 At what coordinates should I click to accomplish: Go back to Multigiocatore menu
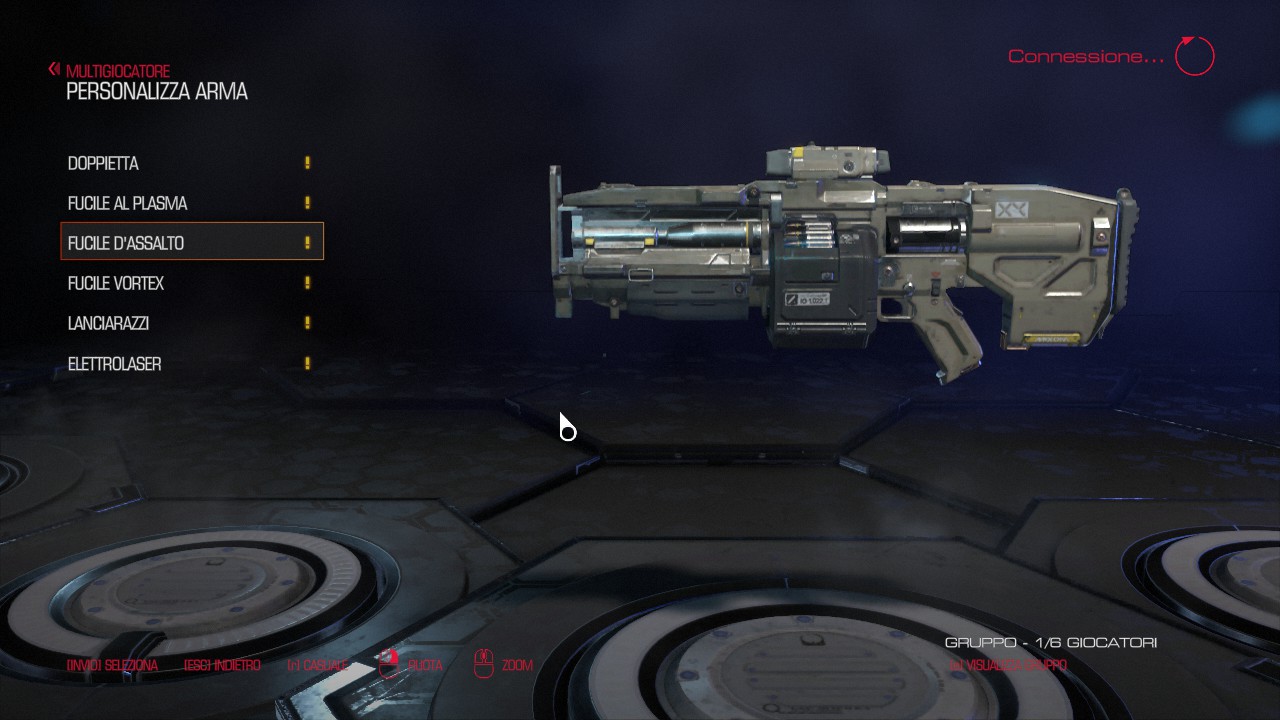tap(110, 71)
